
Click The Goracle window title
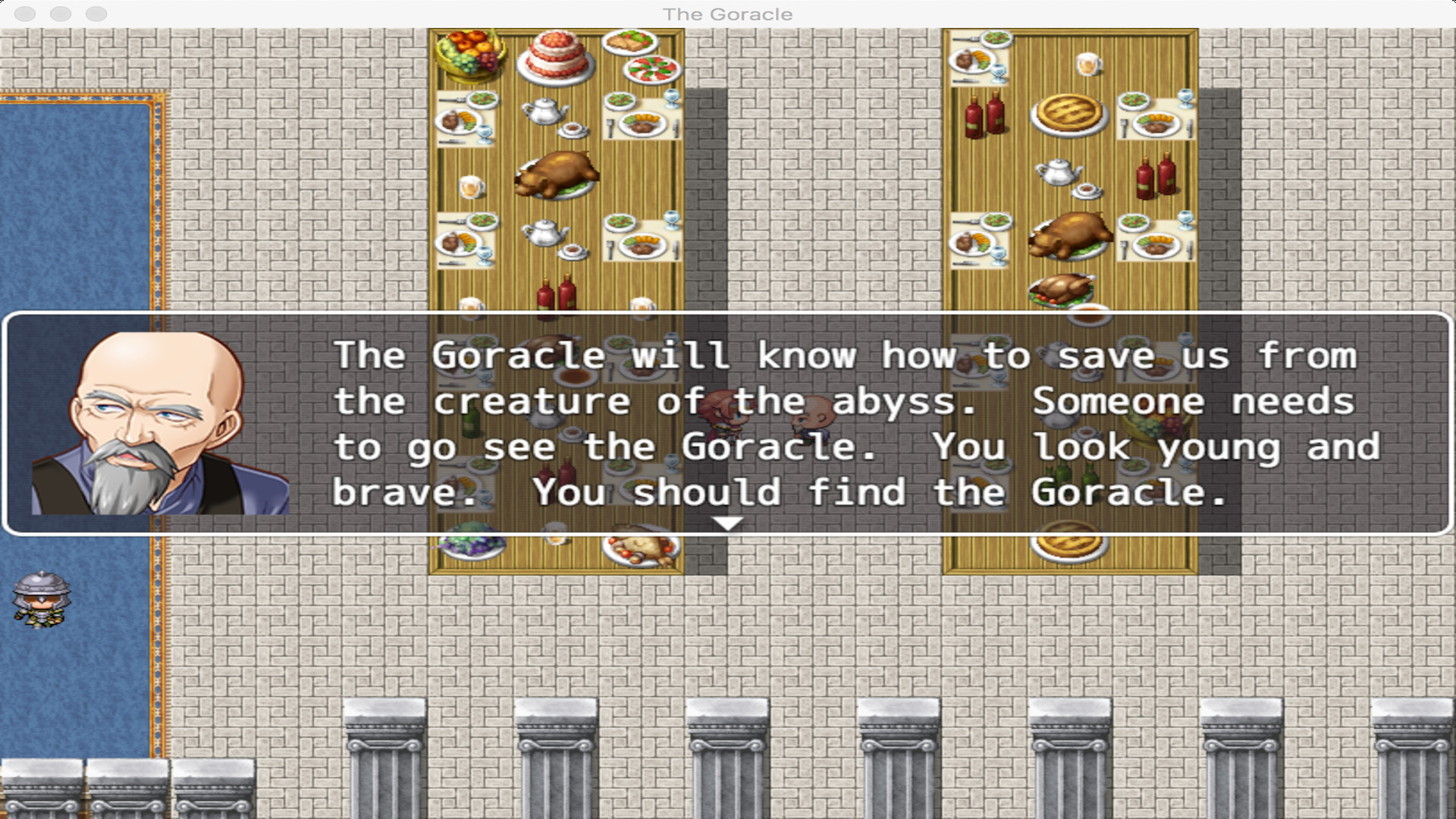pos(727,13)
